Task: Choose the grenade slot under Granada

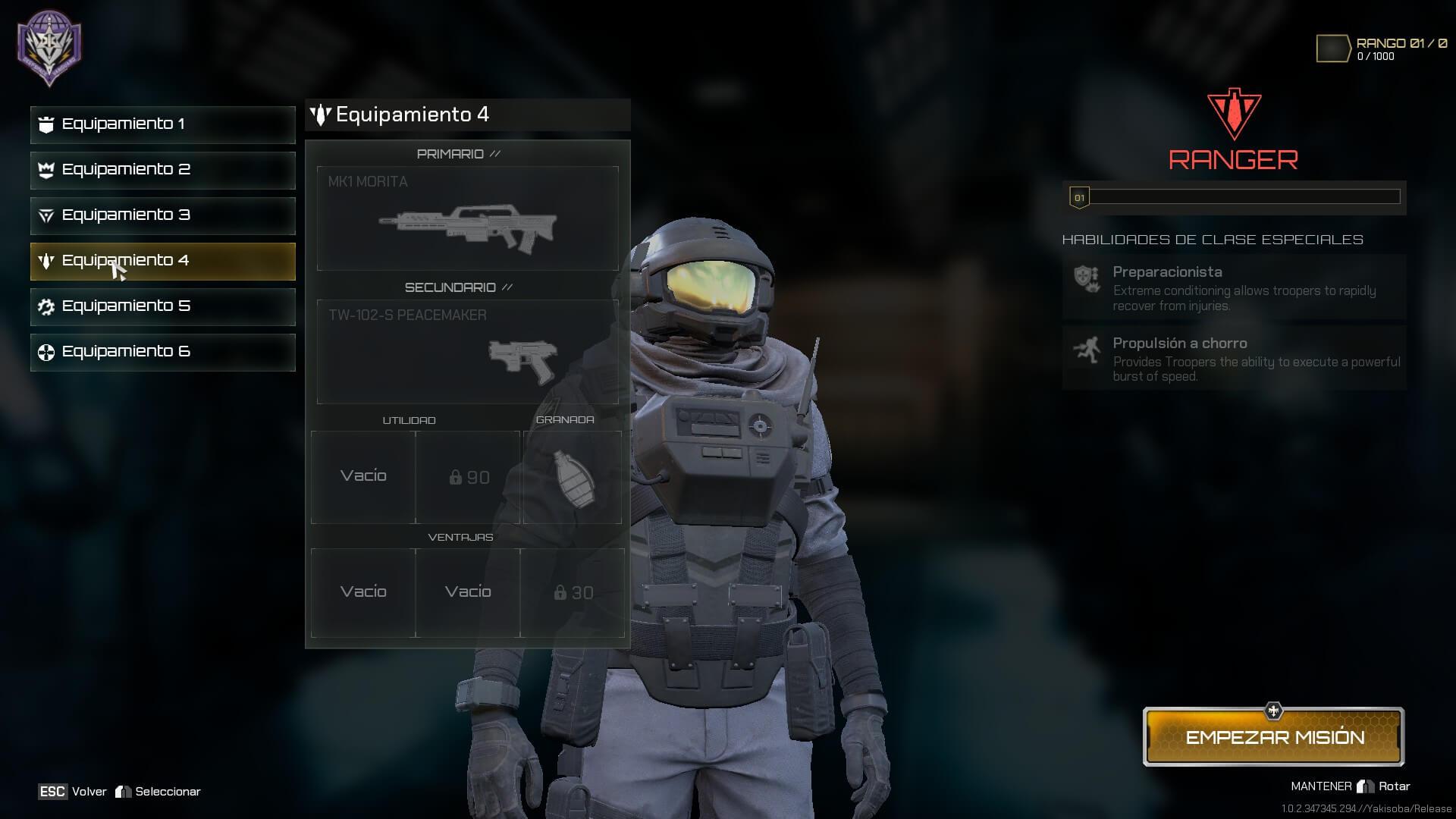Action: point(573,477)
